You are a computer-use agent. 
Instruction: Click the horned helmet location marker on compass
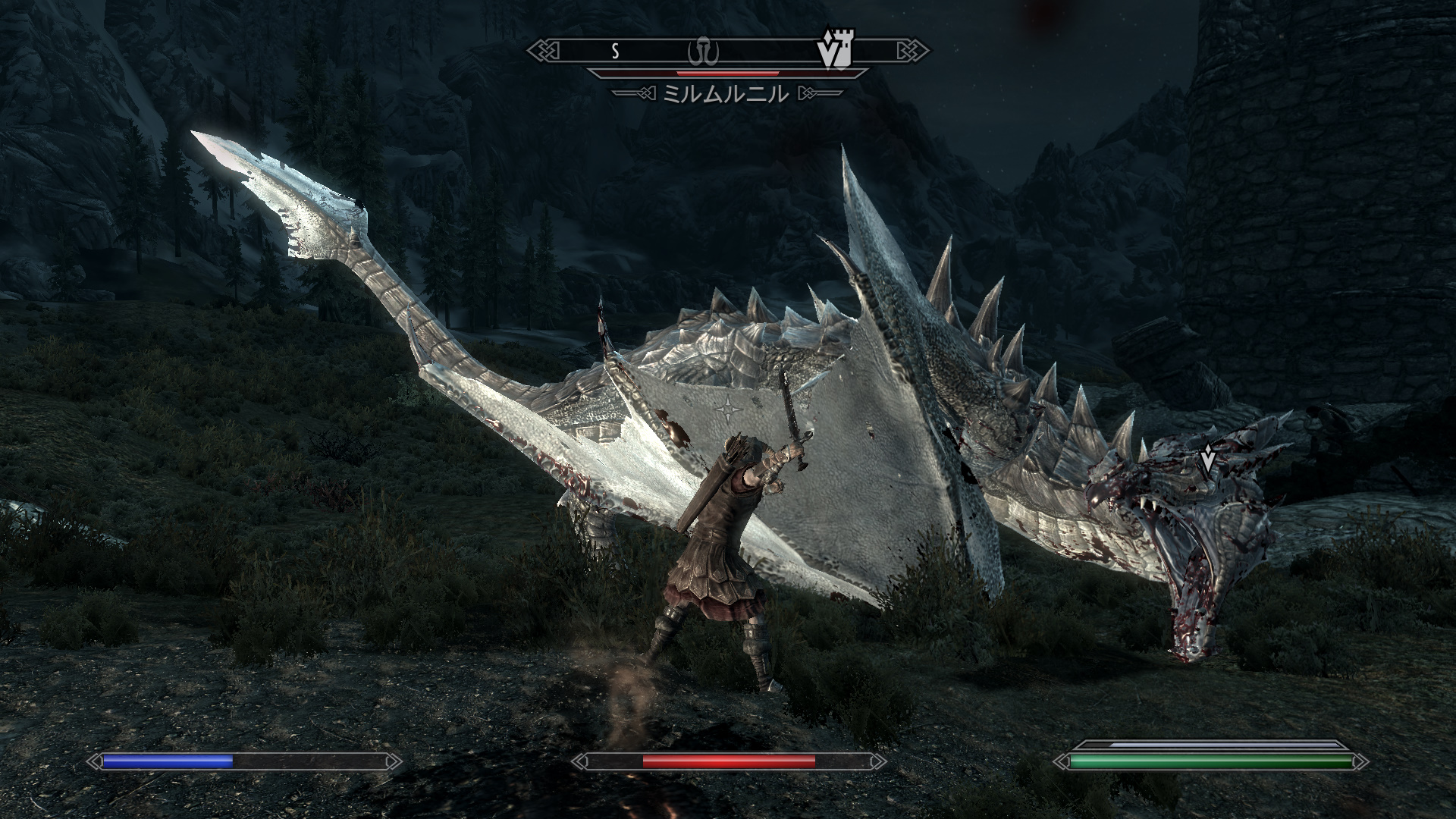point(702,52)
